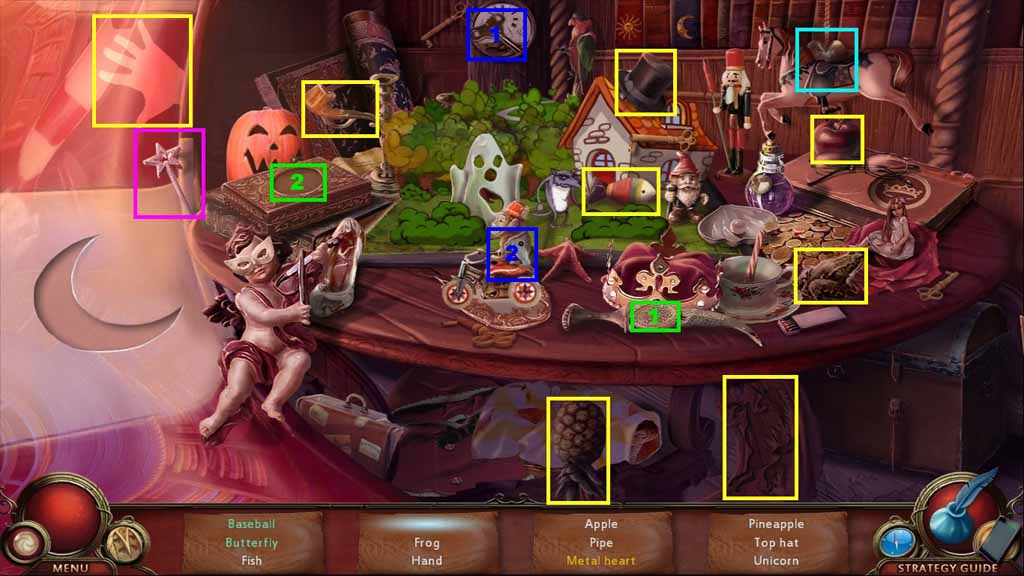Open the game Menu

click(x=71, y=567)
